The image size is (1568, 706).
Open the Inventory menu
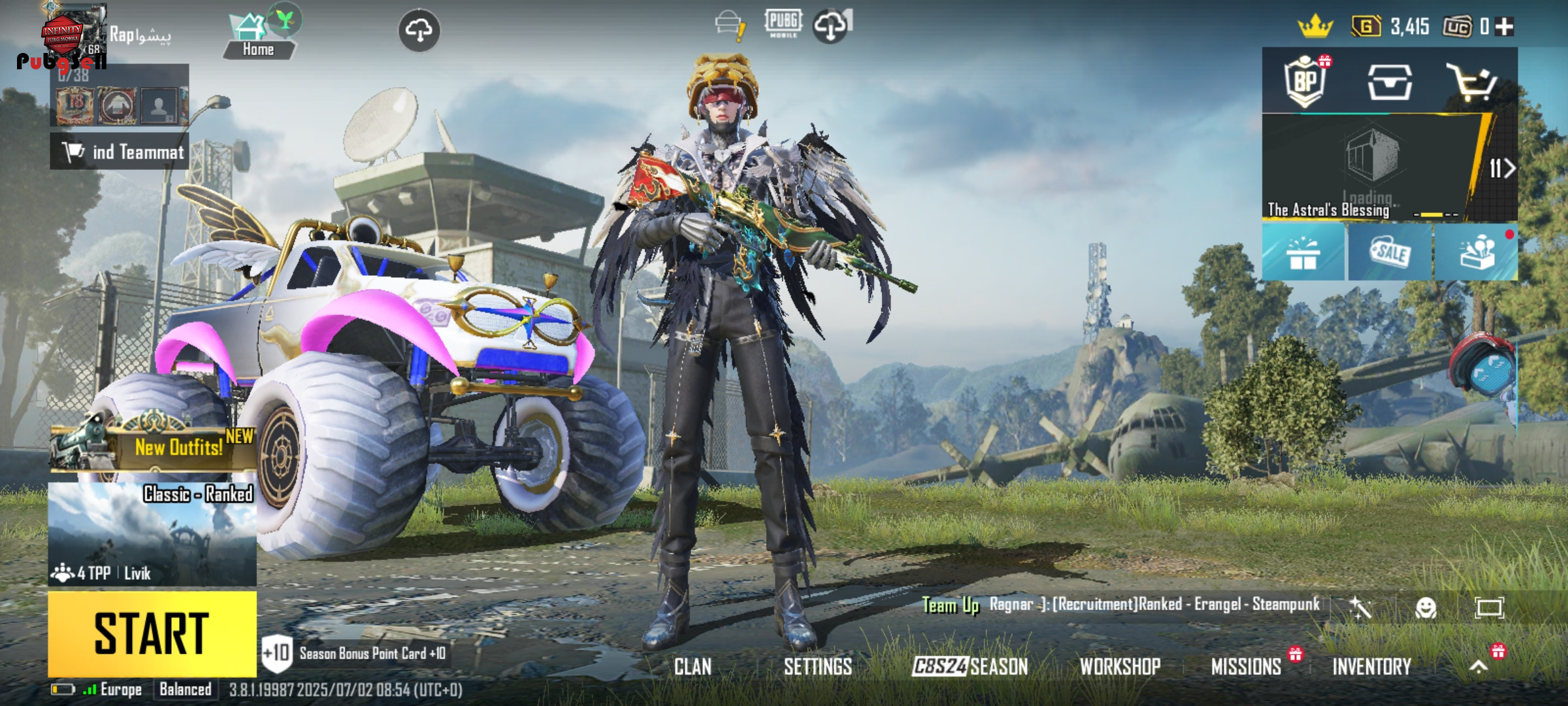[1371, 667]
